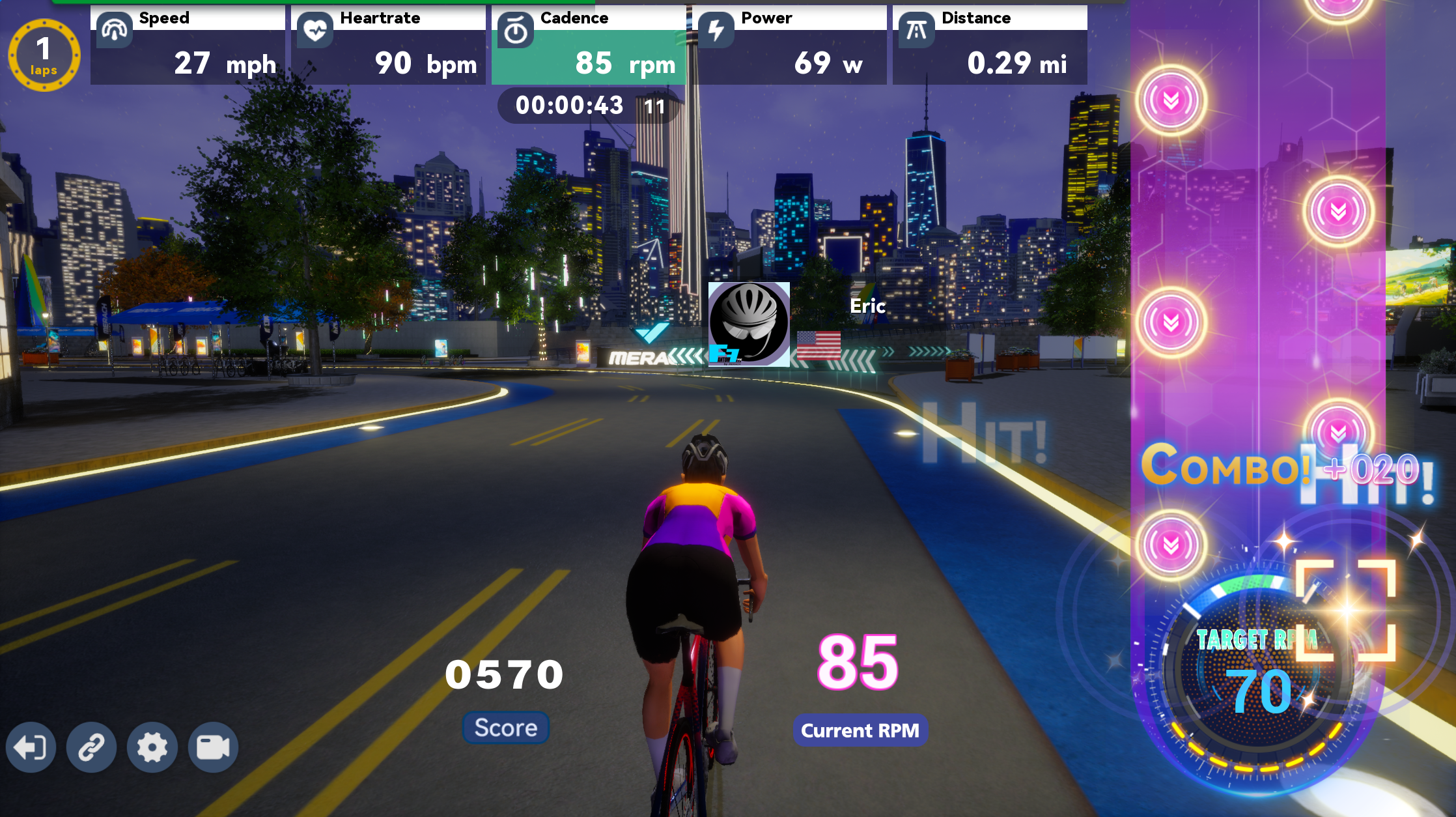Open the link connection button
The height and width of the screenshot is (817, 1456).
(x=91, y=747)
